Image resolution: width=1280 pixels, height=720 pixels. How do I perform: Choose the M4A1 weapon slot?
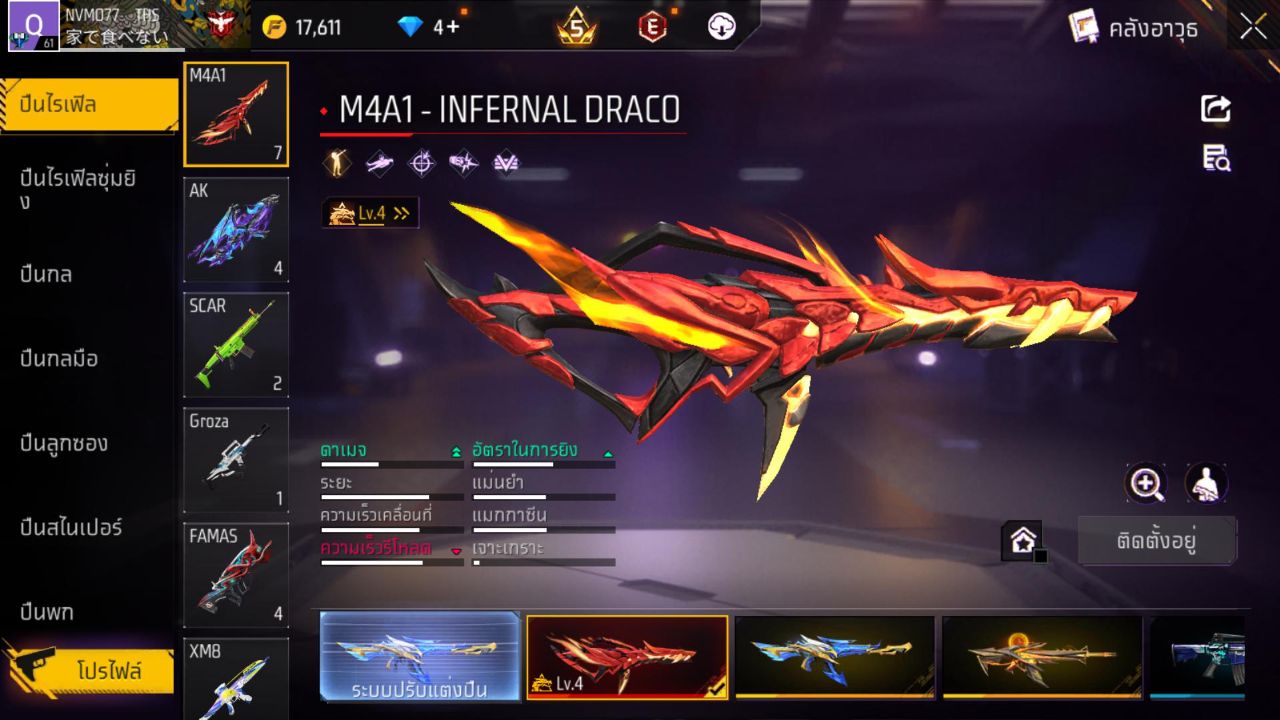click(236, 114)
